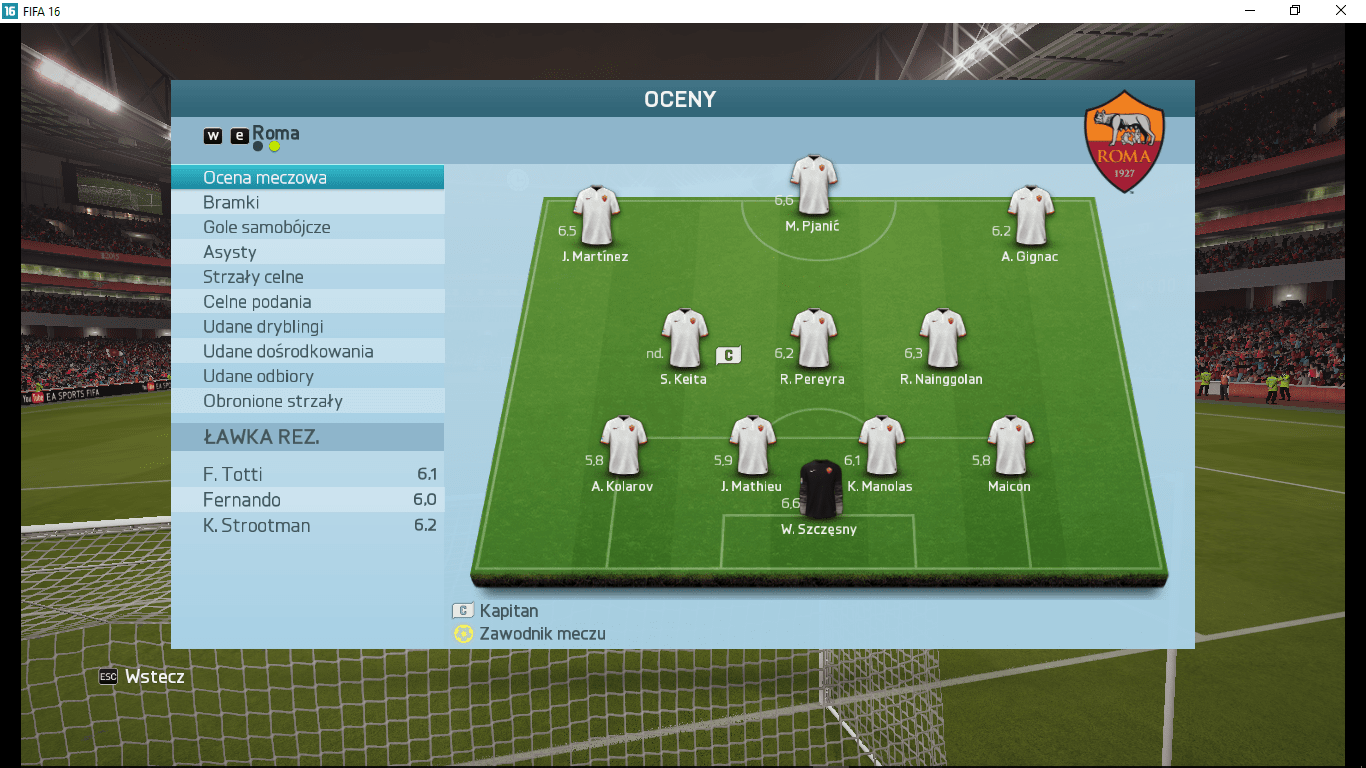This screenshot has width=1366, height=768.
Task: Switch to Strzały celne stats
Action: [x=307, y=277]
